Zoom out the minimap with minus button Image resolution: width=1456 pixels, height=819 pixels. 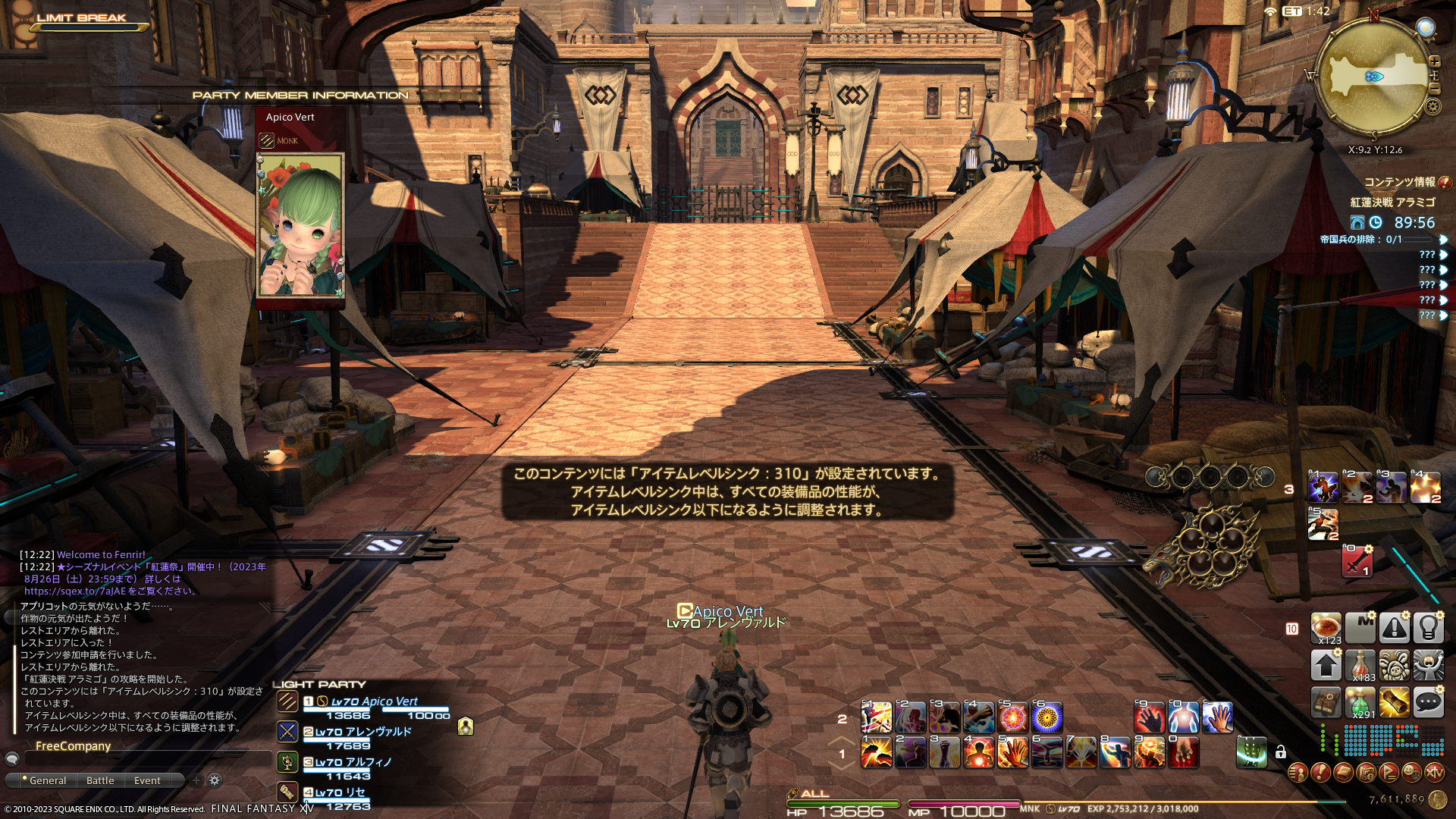click(1434, 89)
